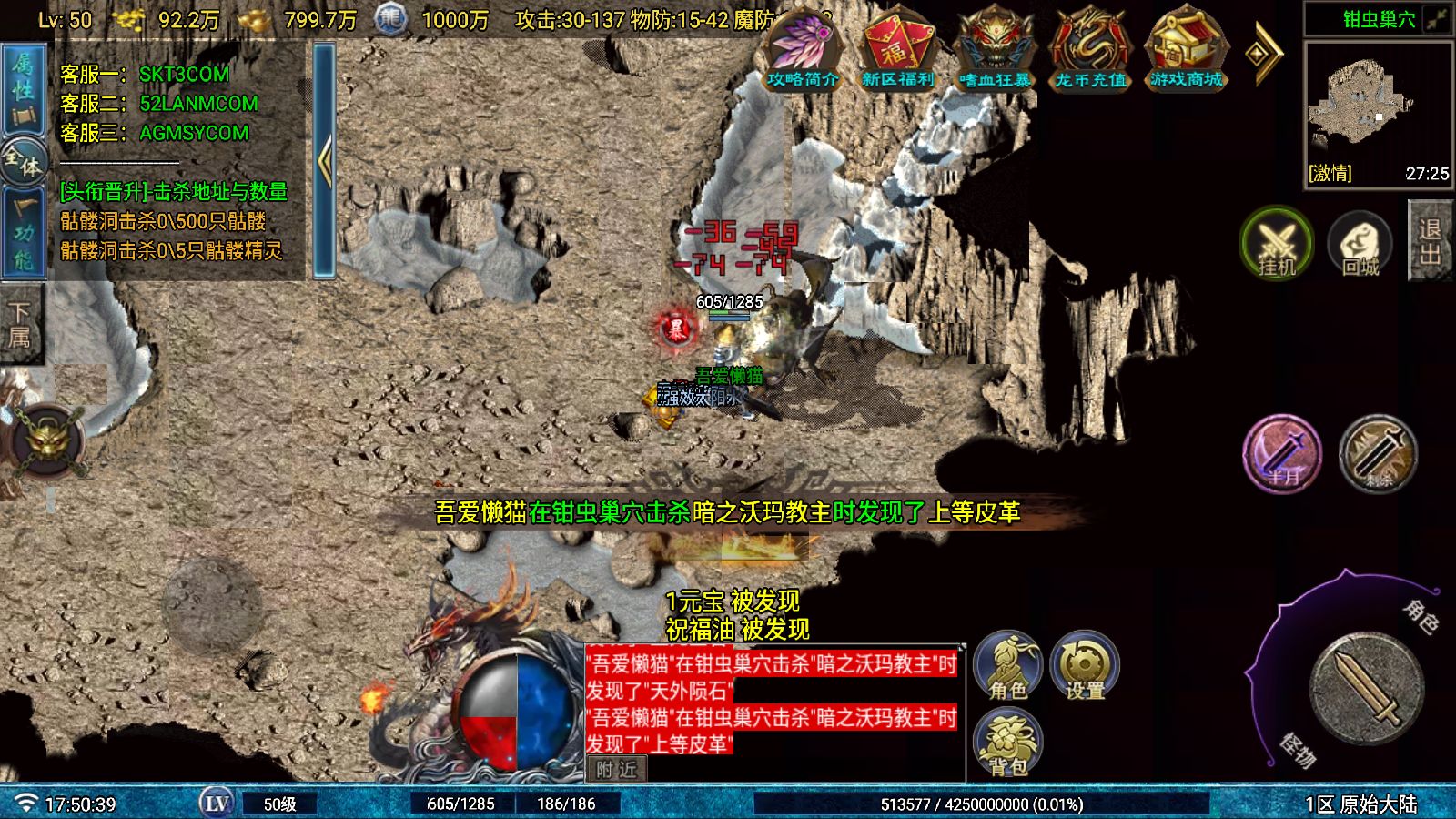Open the 背包 bag
The width and height of the screenshot is (1456, 819).
tap(1007, 743)
